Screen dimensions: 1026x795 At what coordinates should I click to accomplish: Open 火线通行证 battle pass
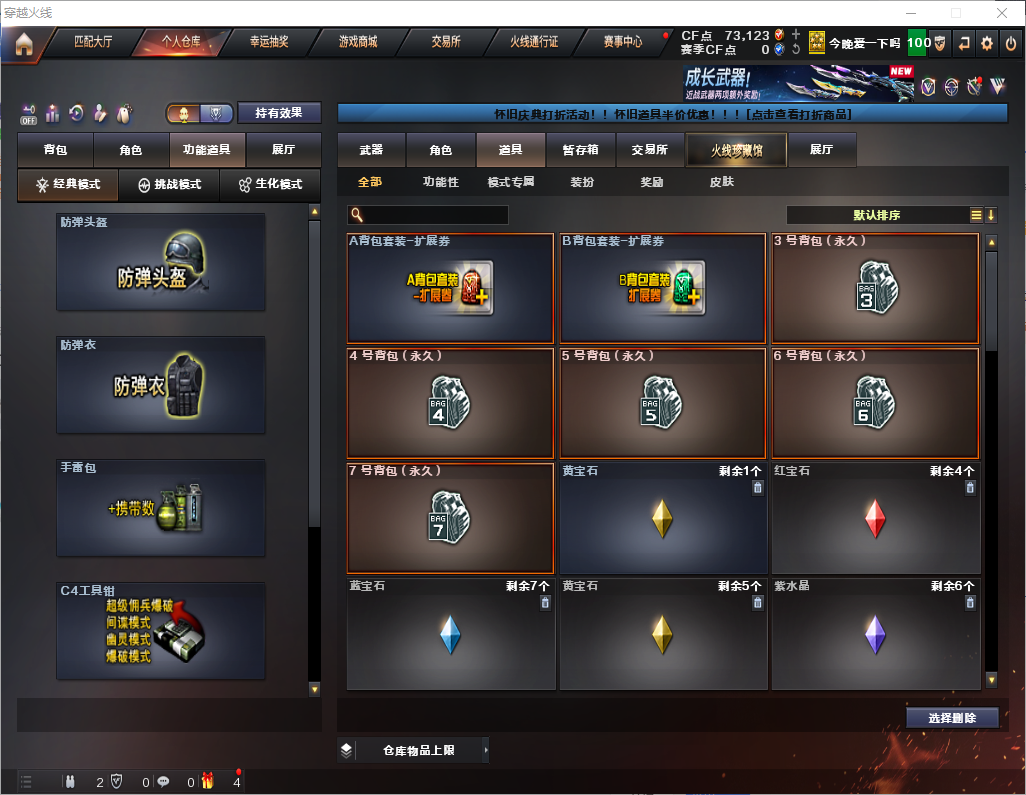coord(534,43)
